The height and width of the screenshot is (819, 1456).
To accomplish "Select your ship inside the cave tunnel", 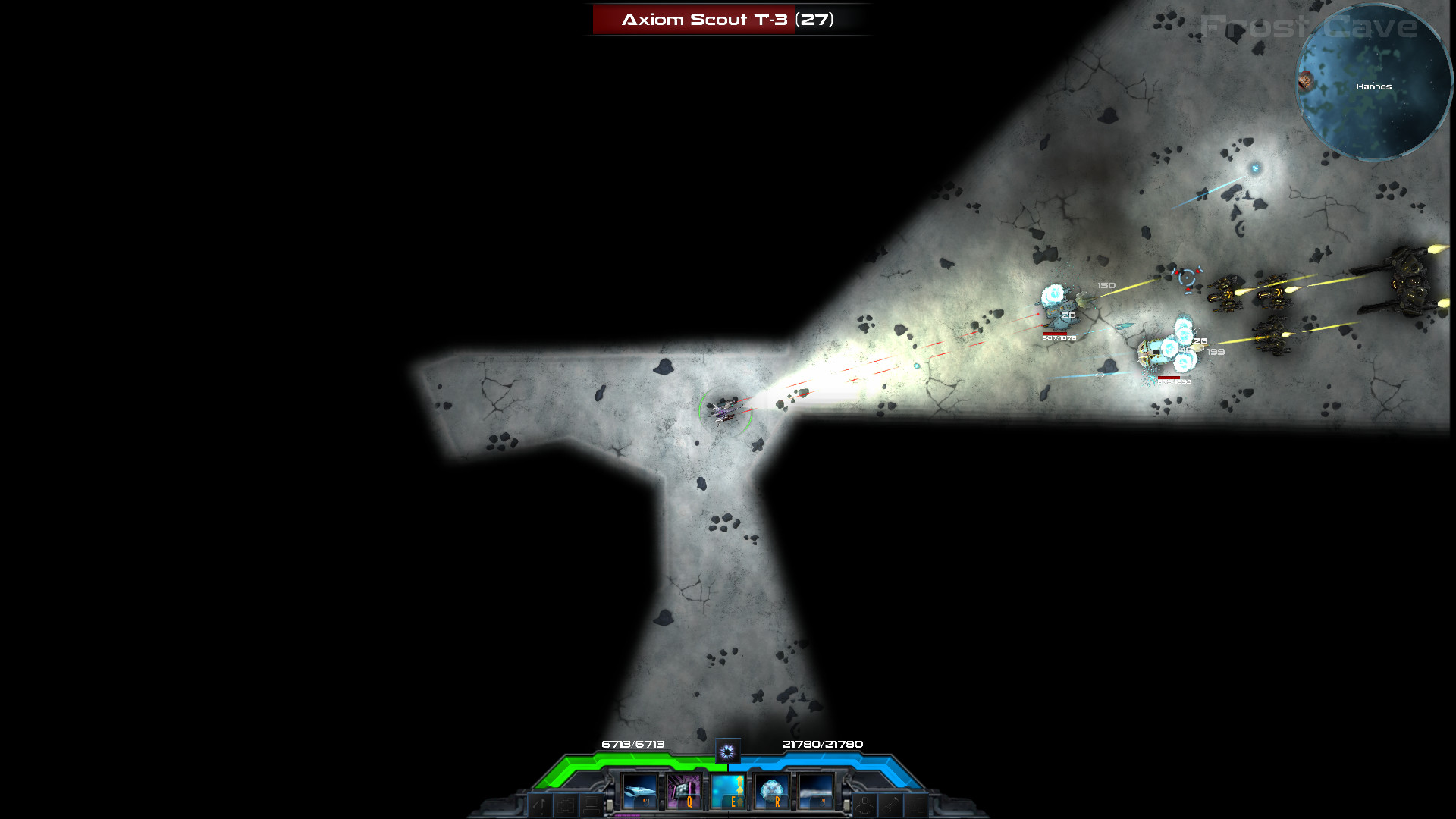I will tap(726, 412).
